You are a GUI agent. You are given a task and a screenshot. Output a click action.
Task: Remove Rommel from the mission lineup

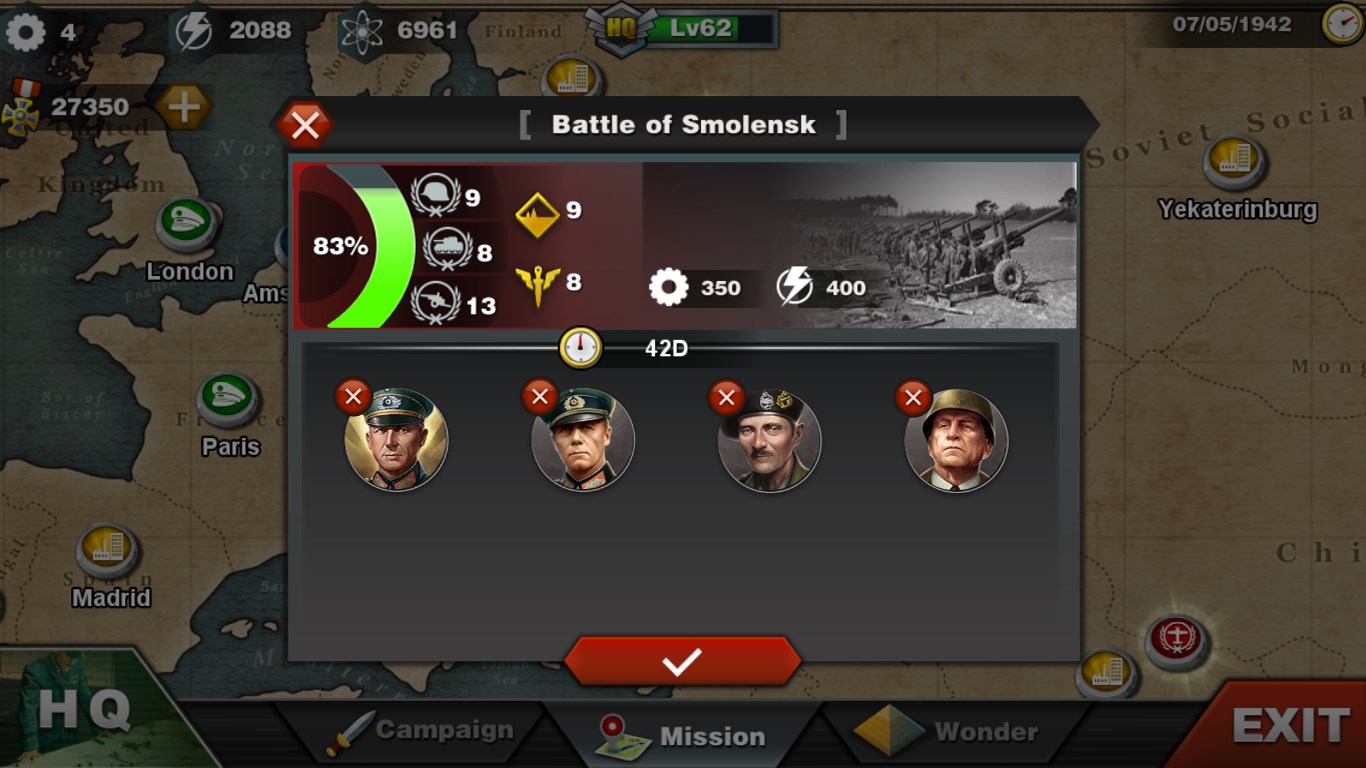click(x=539, y=396)
